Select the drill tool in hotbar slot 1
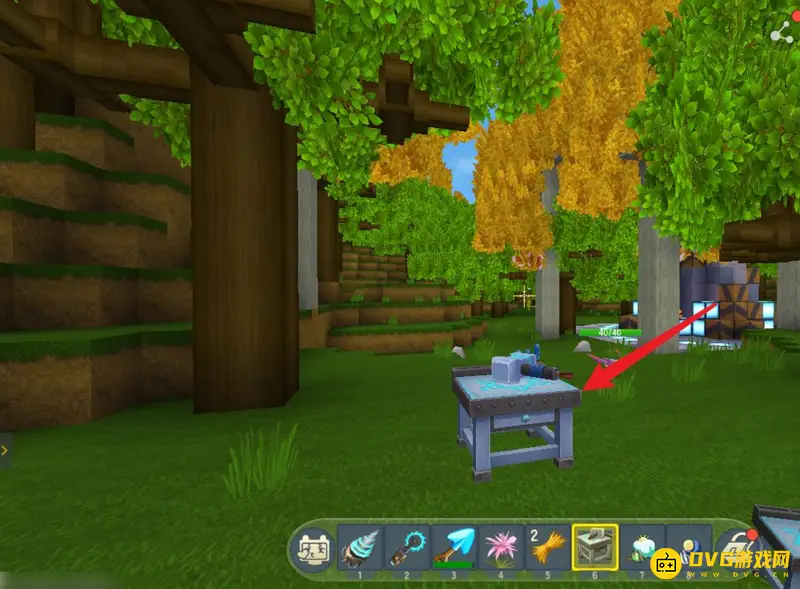 (x=360, y=548)
